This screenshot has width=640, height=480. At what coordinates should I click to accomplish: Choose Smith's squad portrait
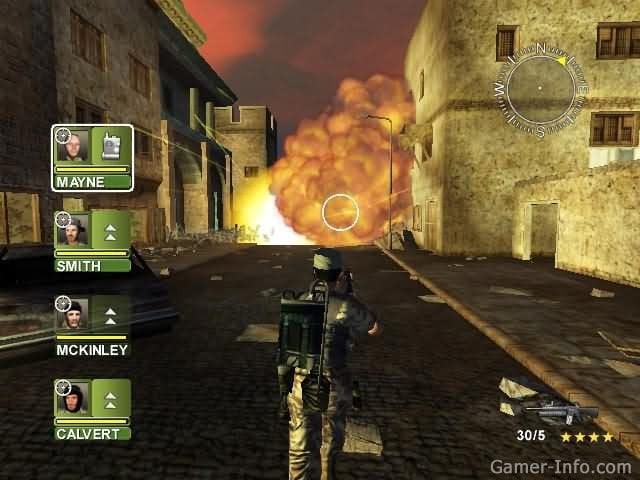(x=73, y=231)
